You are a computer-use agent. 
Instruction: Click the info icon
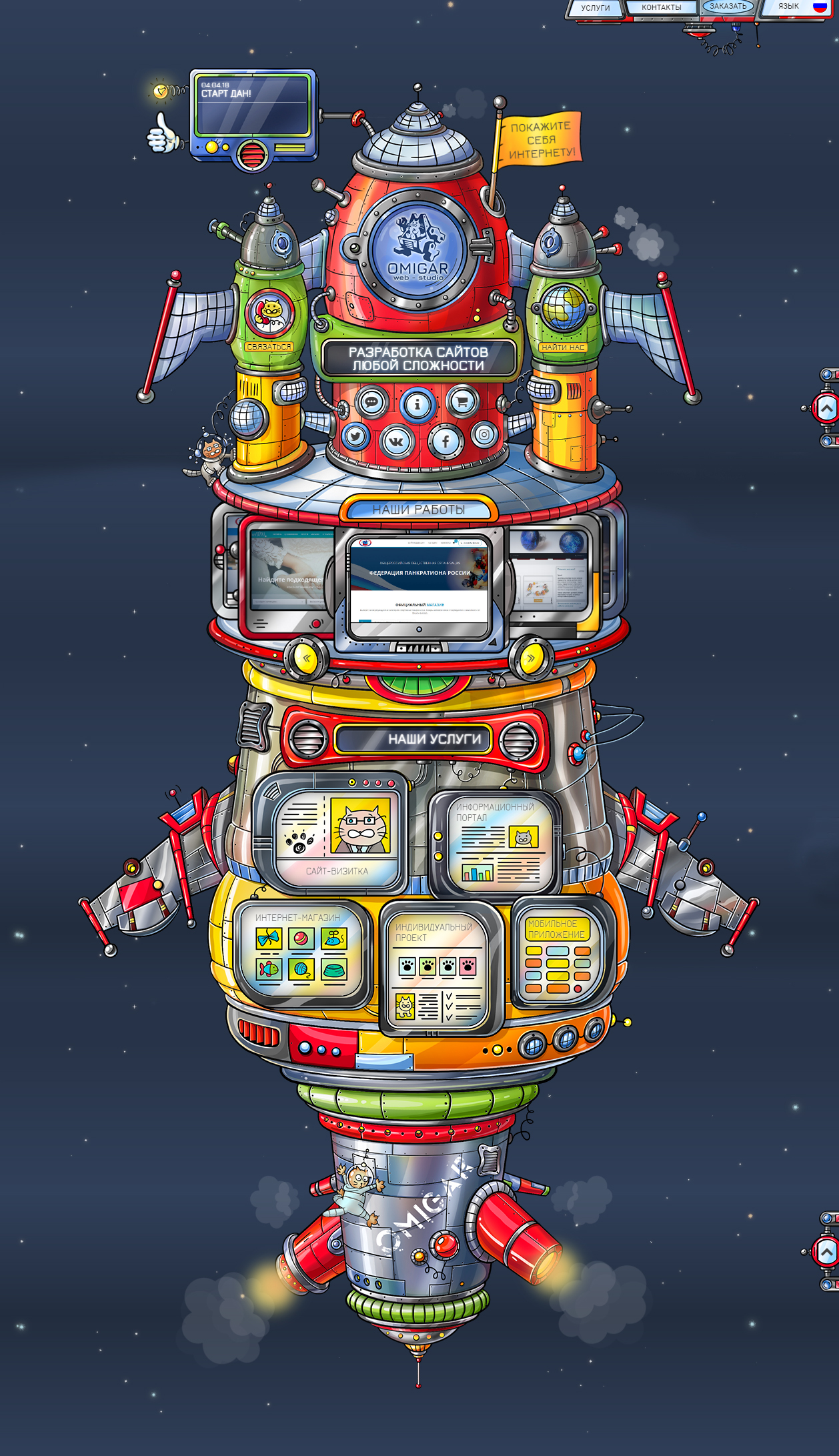point(417,404)
